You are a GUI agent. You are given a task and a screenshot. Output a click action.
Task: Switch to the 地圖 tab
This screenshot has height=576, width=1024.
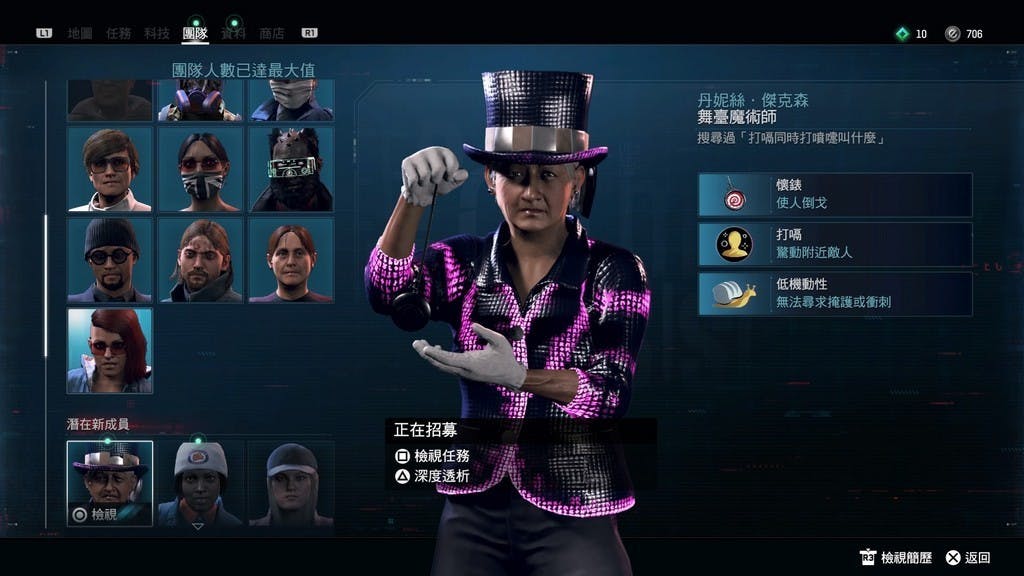click(80, 33)
